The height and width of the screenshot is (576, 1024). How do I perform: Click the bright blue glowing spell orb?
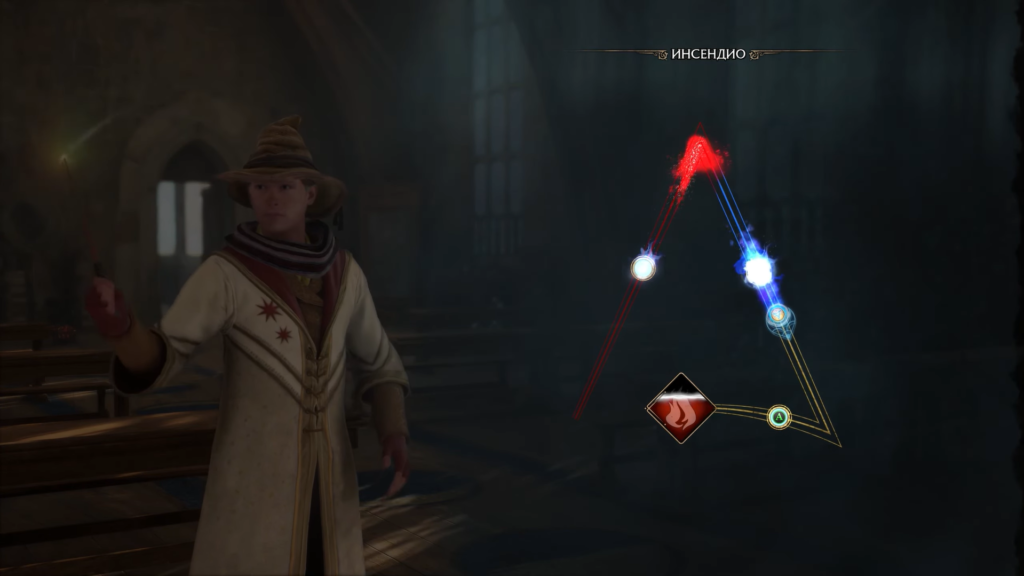click(x=757, y=269)
